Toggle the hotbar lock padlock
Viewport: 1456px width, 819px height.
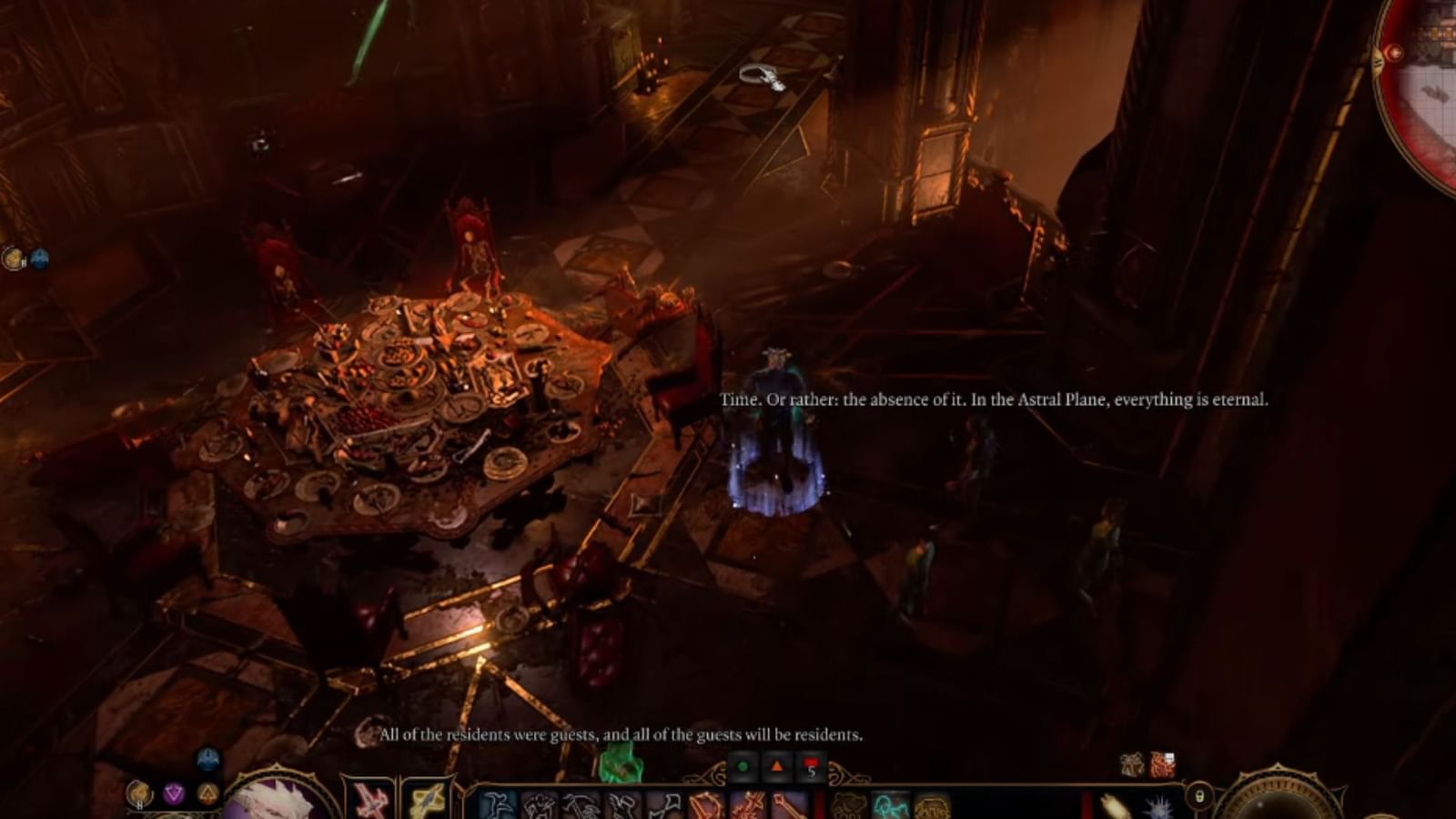click(x=1198, y=798)
